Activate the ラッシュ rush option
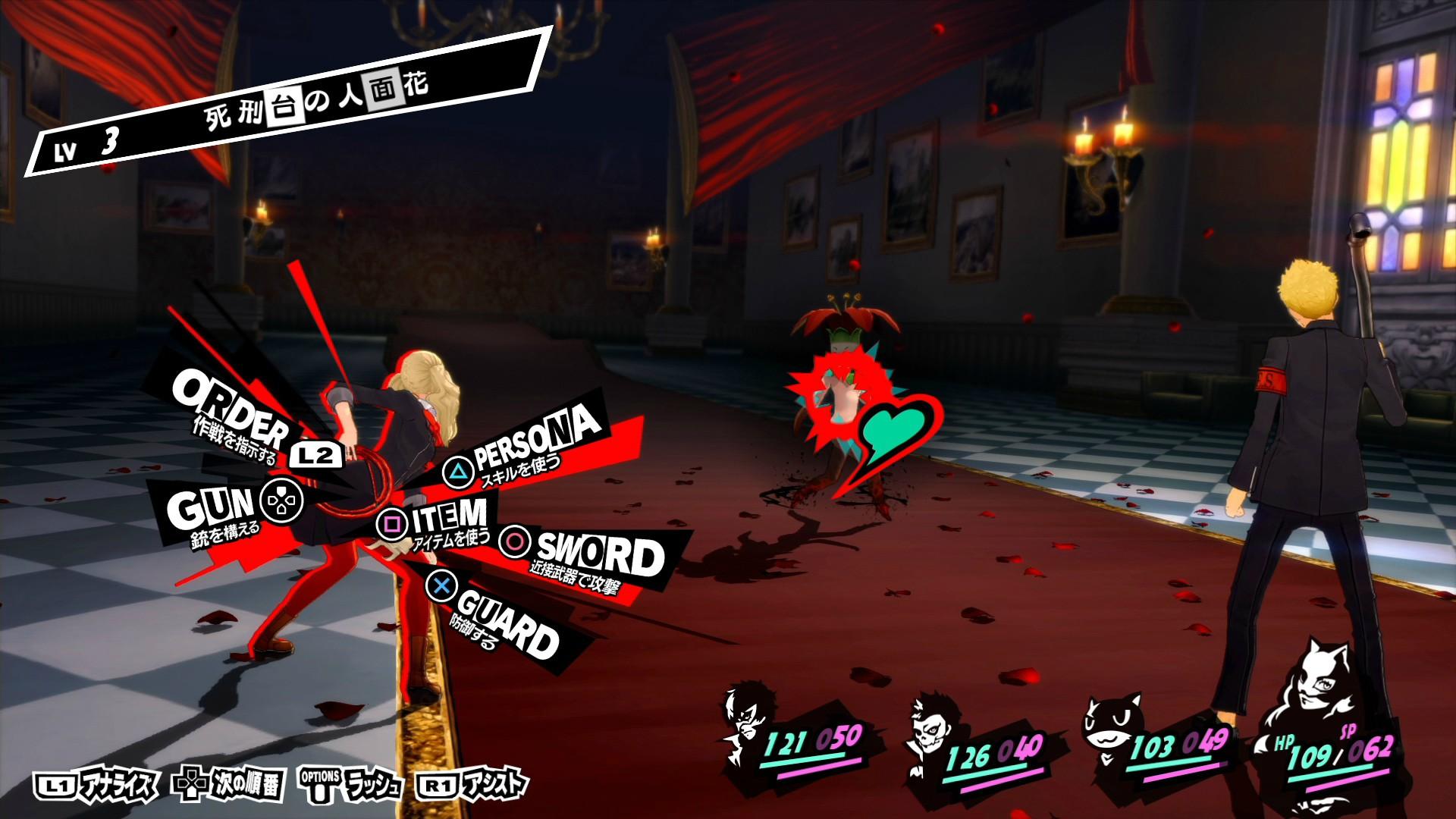Viewport: 1456px width, 819px height. [351, 785]
